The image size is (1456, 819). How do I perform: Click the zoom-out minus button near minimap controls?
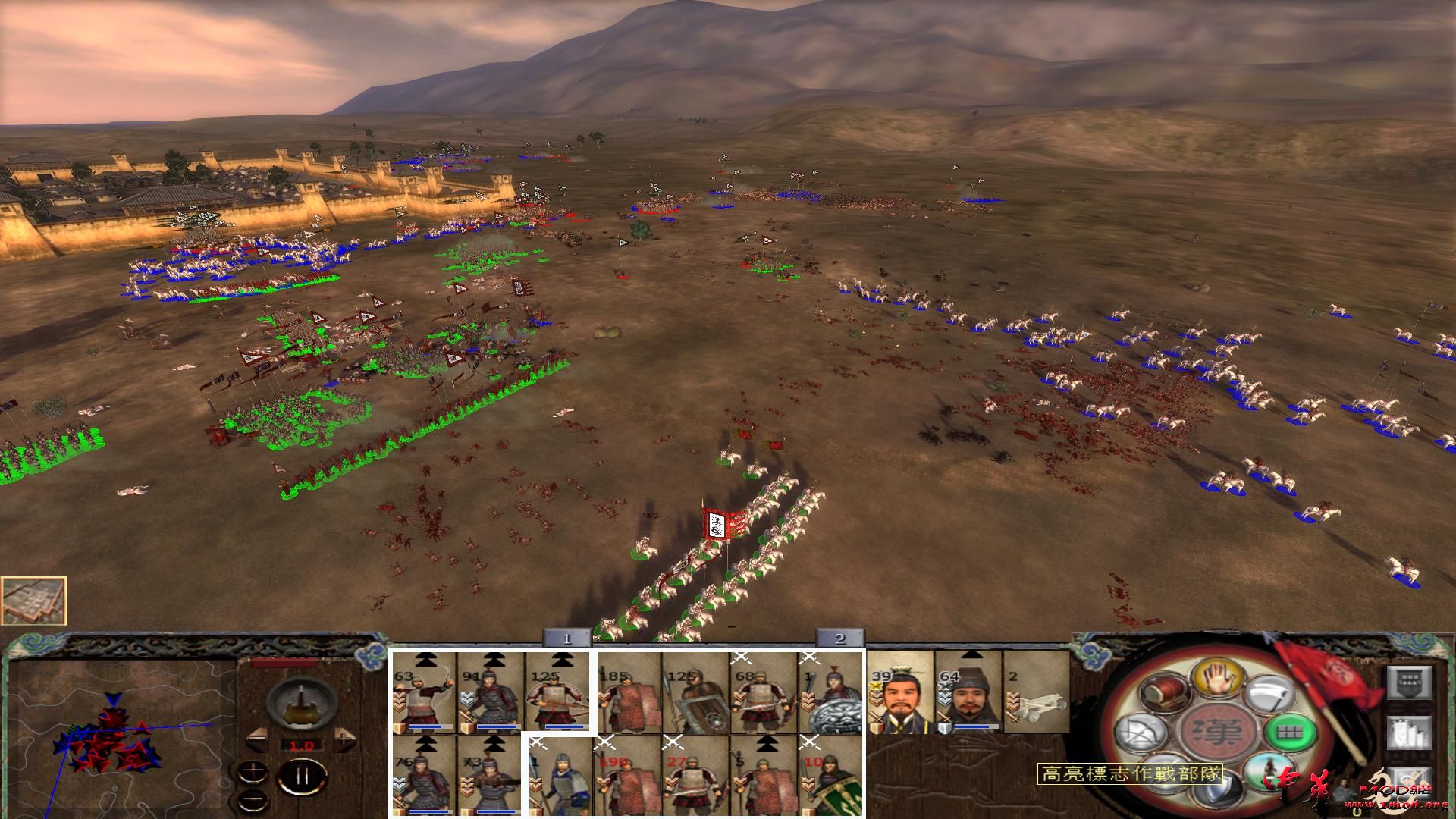253,799
